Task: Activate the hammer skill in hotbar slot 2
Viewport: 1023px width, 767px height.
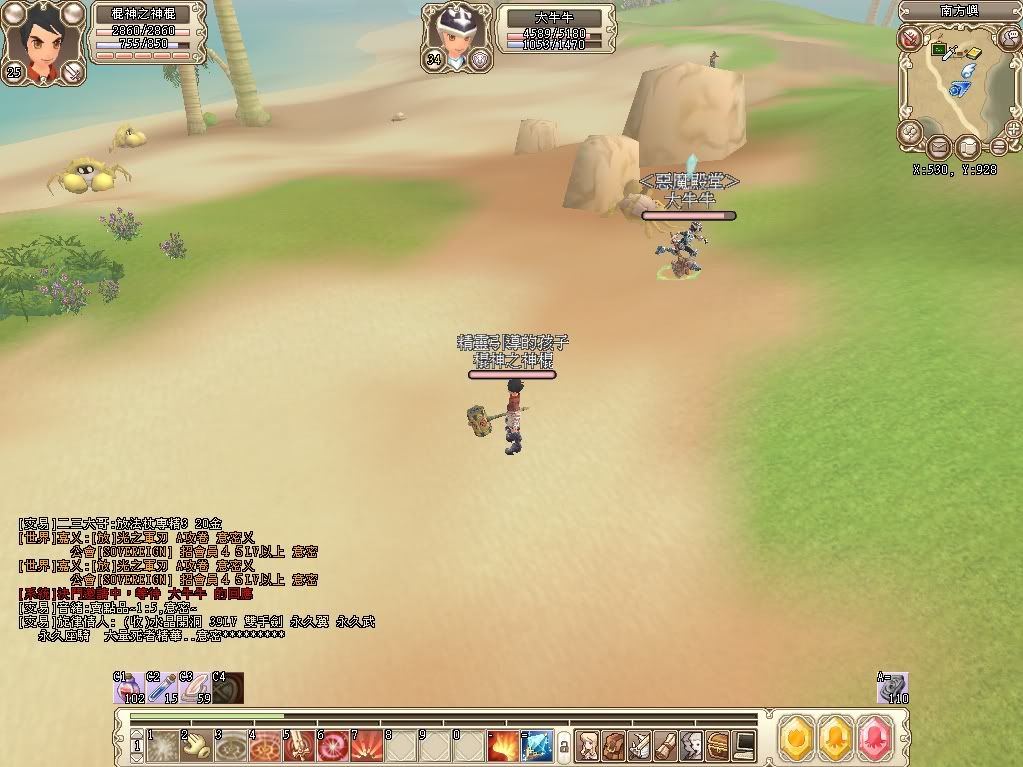Action: (195, 746)
